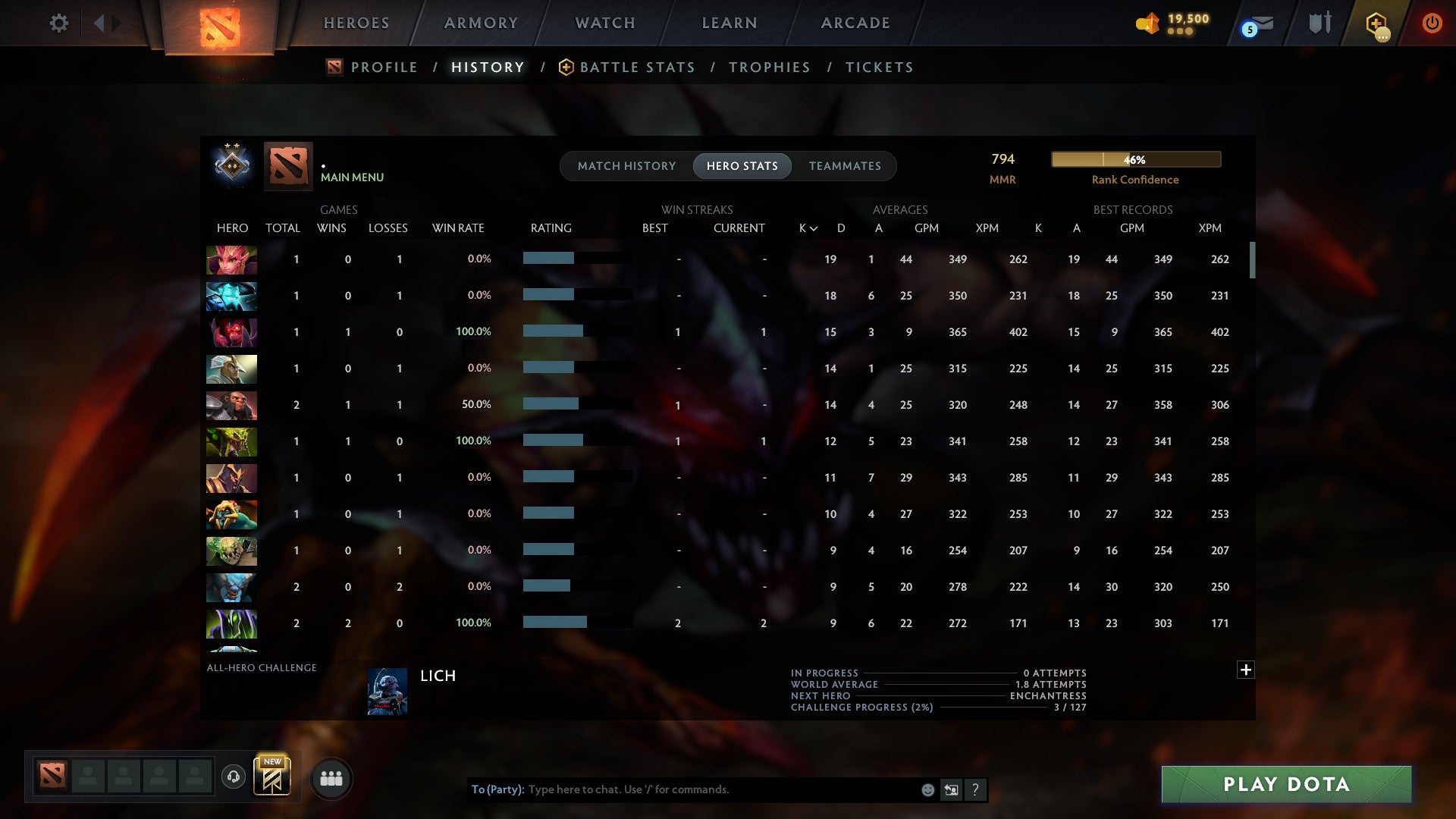Image resolution: width=1456 pixels, height=819 pixels.
Task: Expand the All-Hero Challenge panel with plus
Action: tap(1246, 670)
